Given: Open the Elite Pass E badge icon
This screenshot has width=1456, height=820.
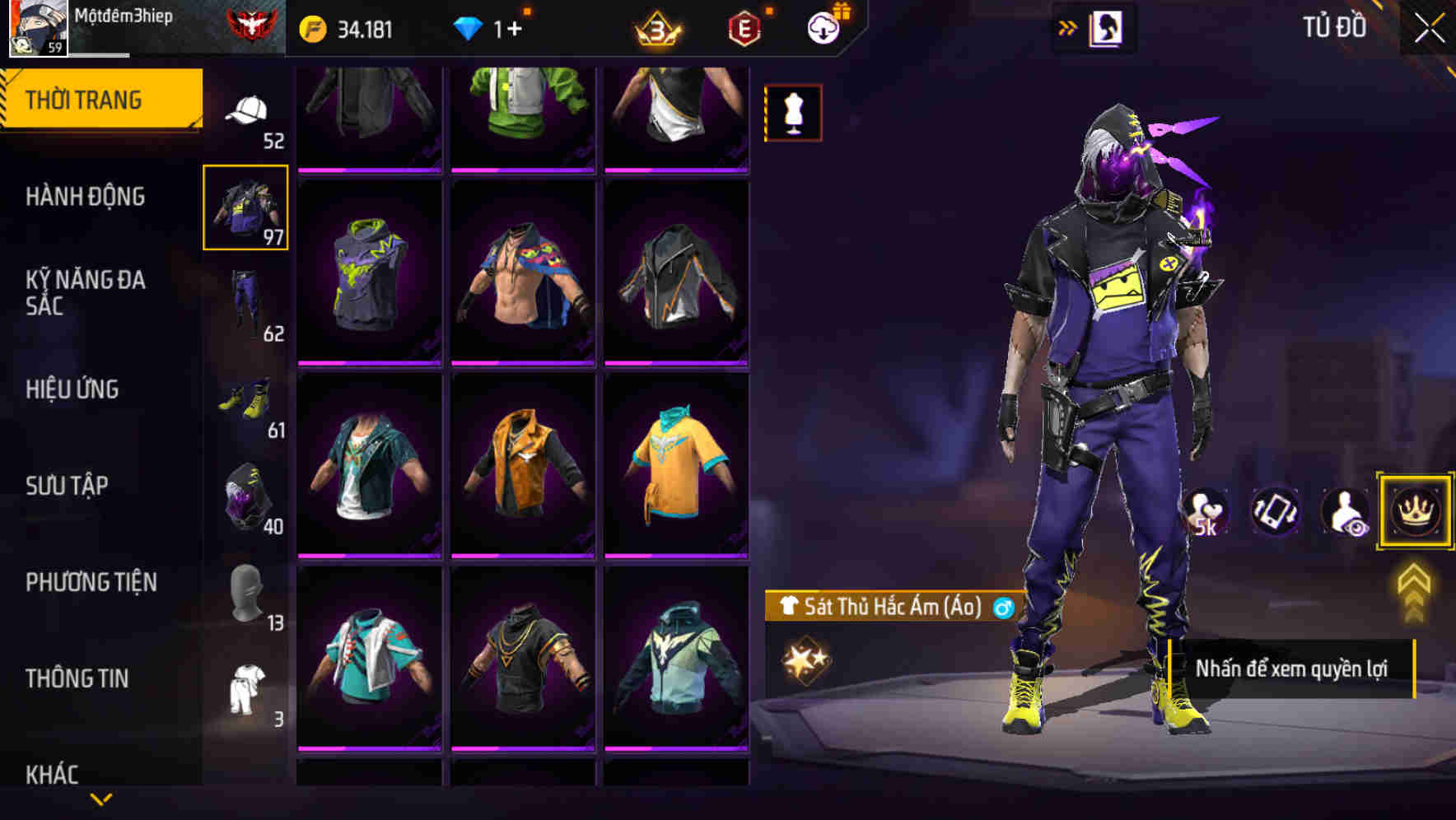Looking at the screenshot, I should coord(740,27).
